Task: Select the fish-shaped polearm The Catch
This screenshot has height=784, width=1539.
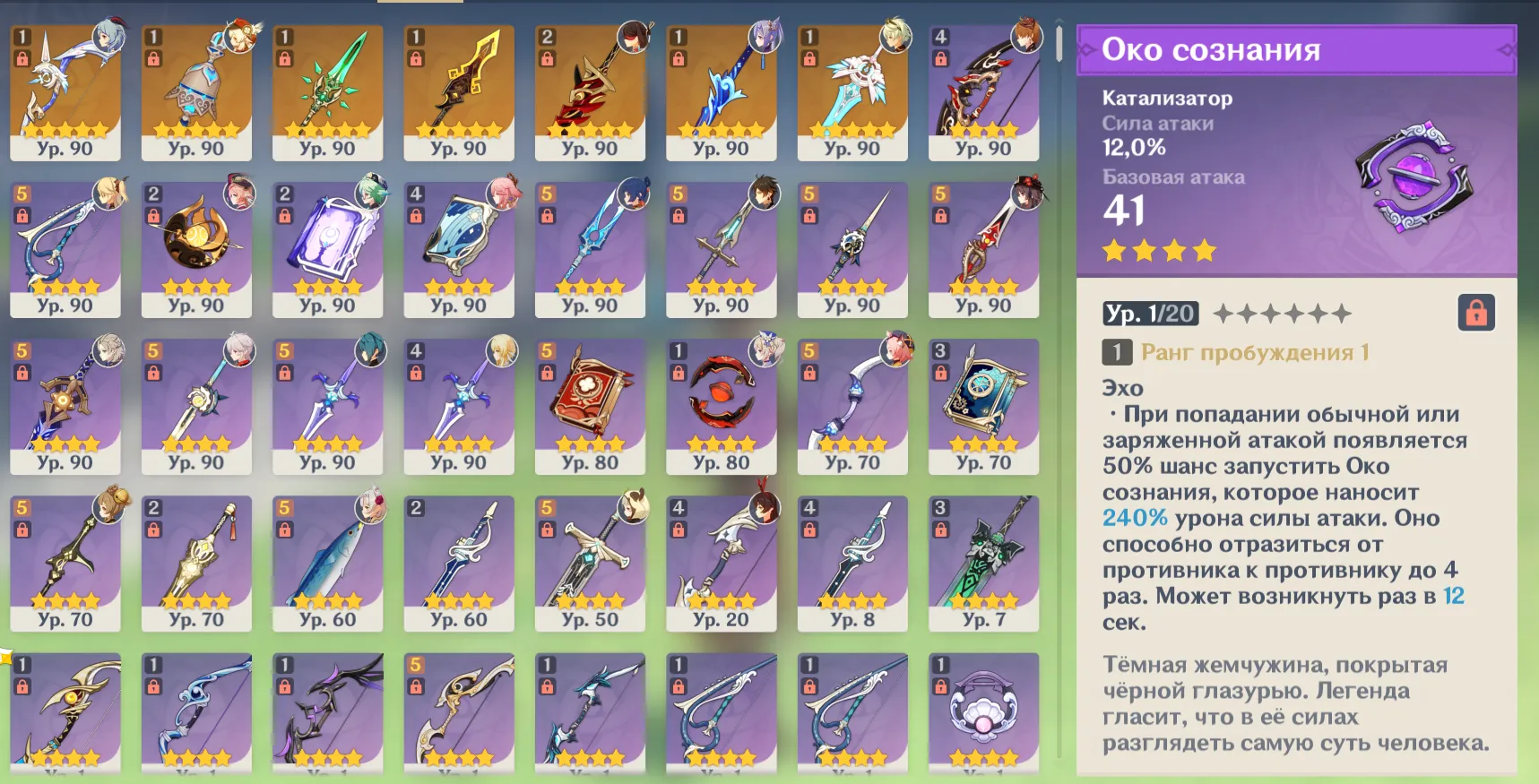Action: coord(328,560)
